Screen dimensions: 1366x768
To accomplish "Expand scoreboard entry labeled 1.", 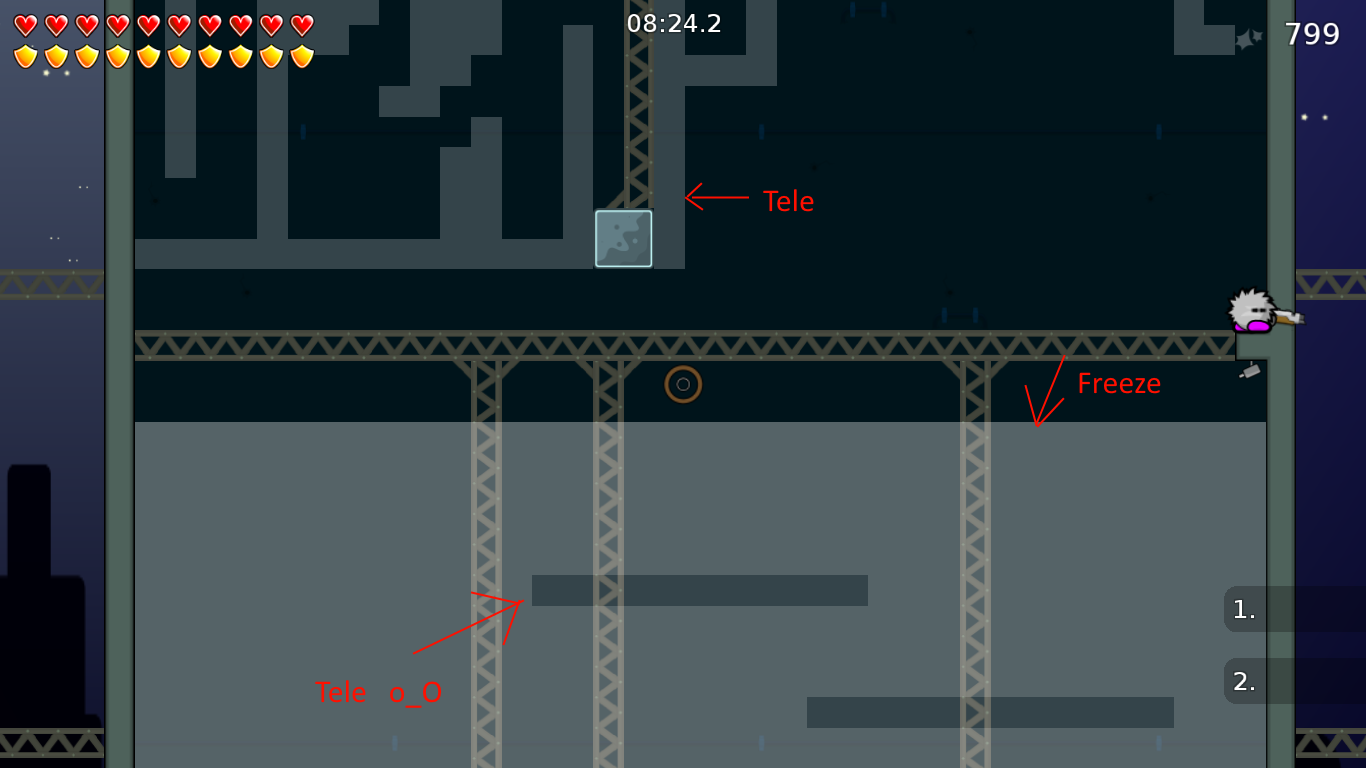I will pyautogui.click(x=1243, y=610).
